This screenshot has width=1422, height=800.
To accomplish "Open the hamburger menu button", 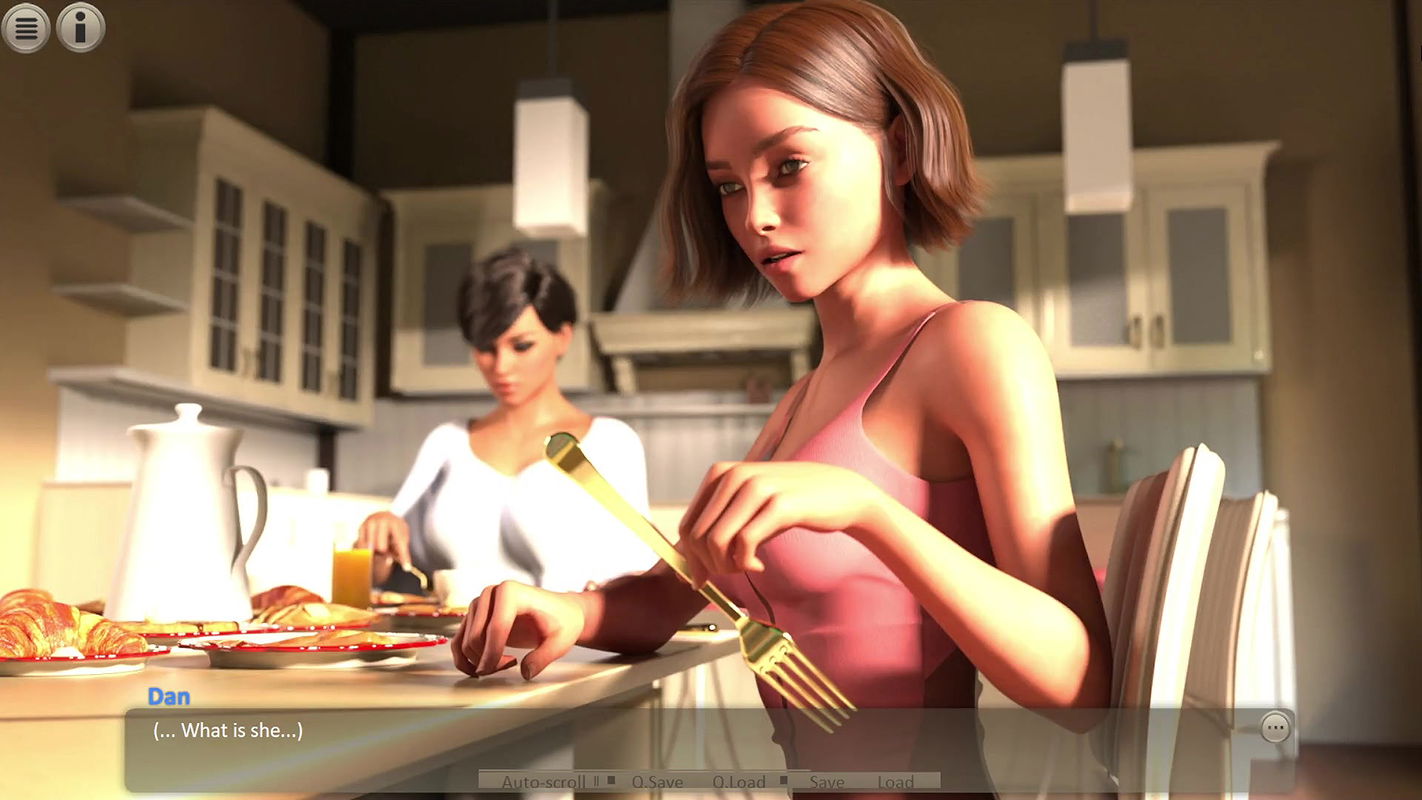I will click(x=26, y=28).
